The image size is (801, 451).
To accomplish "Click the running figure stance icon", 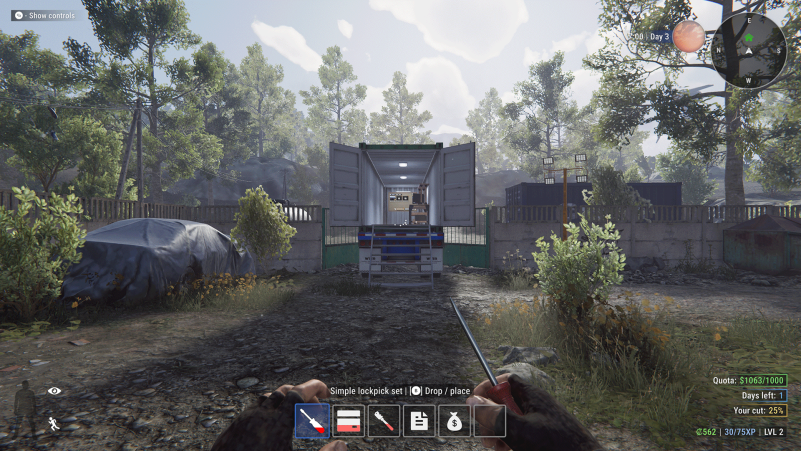I will [x=54, y=422].
